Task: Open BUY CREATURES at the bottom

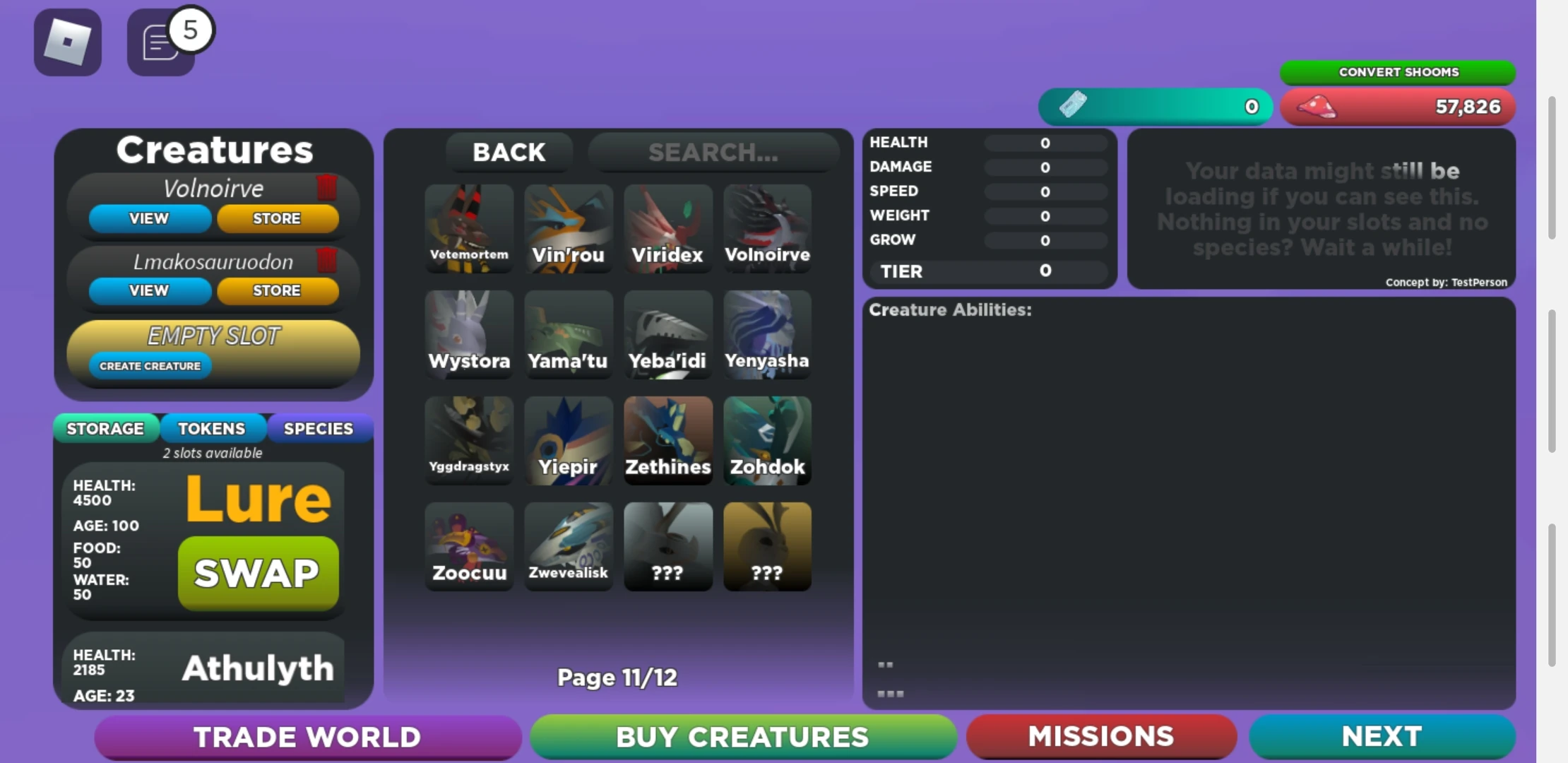Action: click(742, 736)
